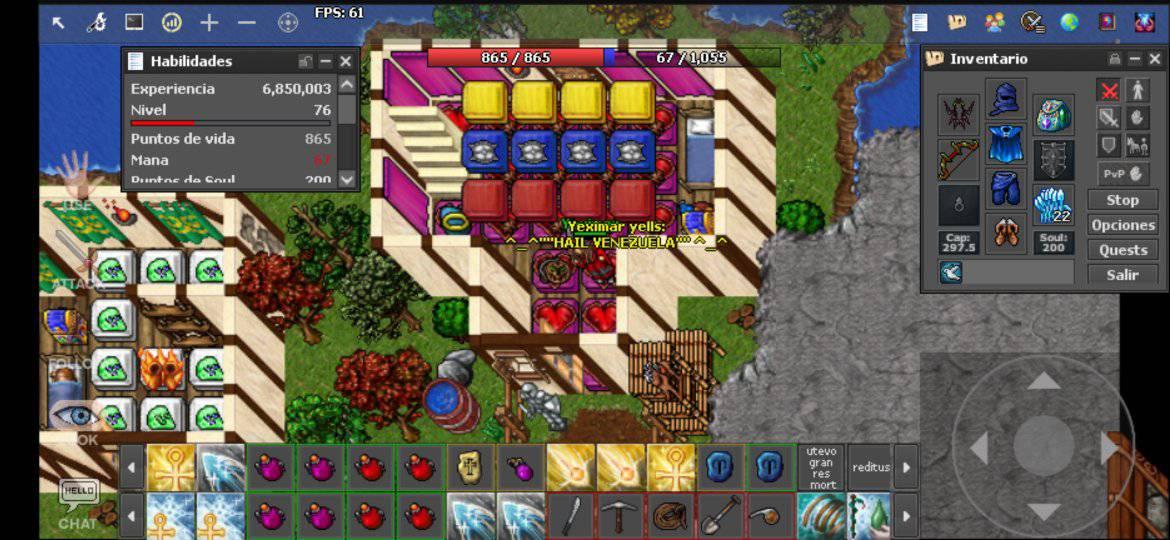The width and height of the screenshot is (1170, 540).
Task: Open the globe world map icon
Action: click(1069, 22)
